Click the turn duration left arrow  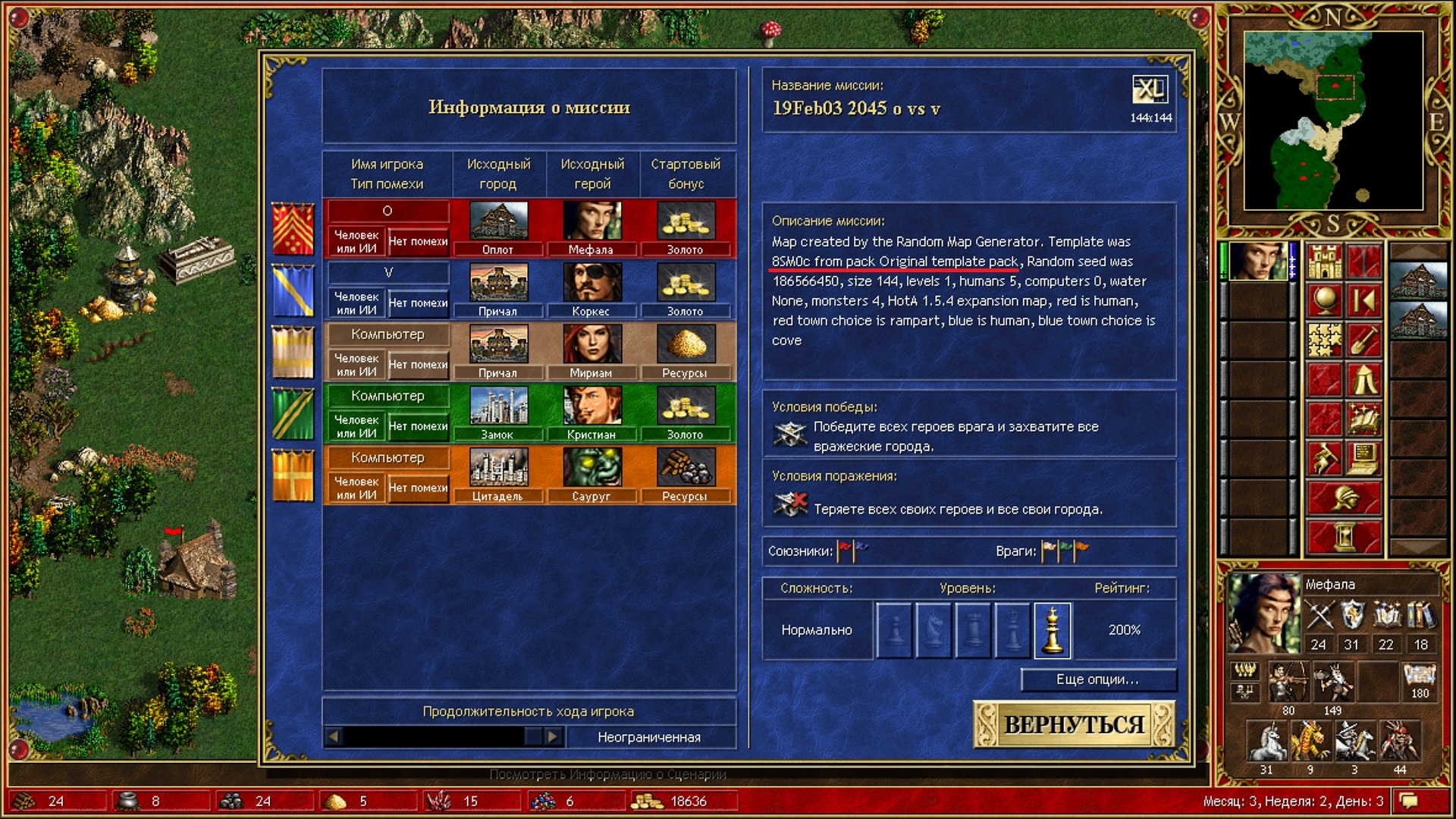[334, 736]
